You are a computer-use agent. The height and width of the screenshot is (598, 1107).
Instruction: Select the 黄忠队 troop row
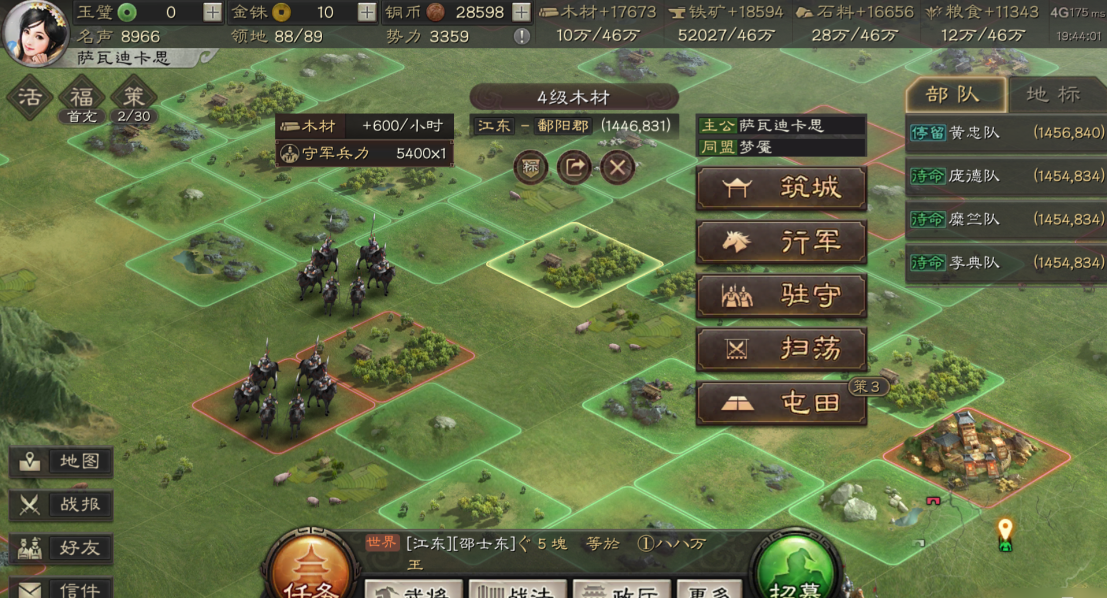click(1005, 132)
